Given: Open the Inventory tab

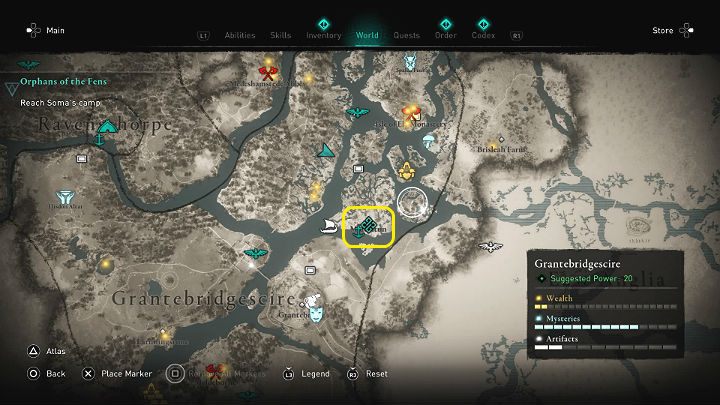Looking at the screenshot, I should click(324, 35).
